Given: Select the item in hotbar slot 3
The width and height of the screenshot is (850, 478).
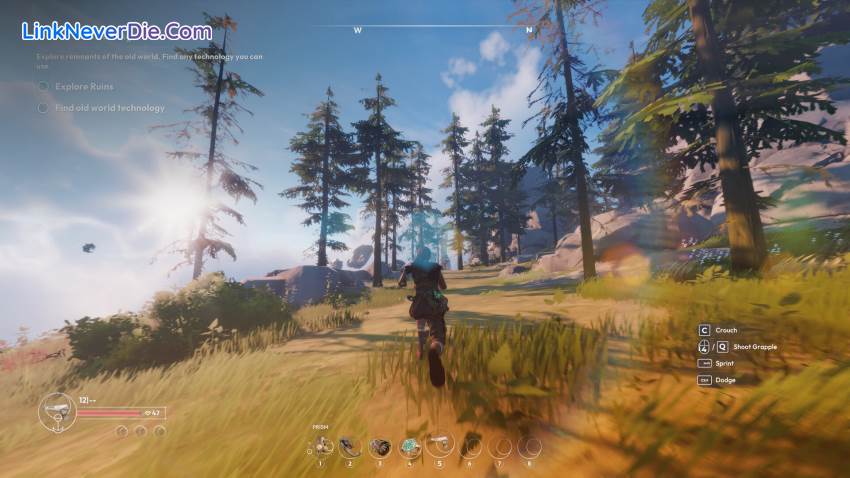Looking at the screenshot, I should [x=380, y=446].
